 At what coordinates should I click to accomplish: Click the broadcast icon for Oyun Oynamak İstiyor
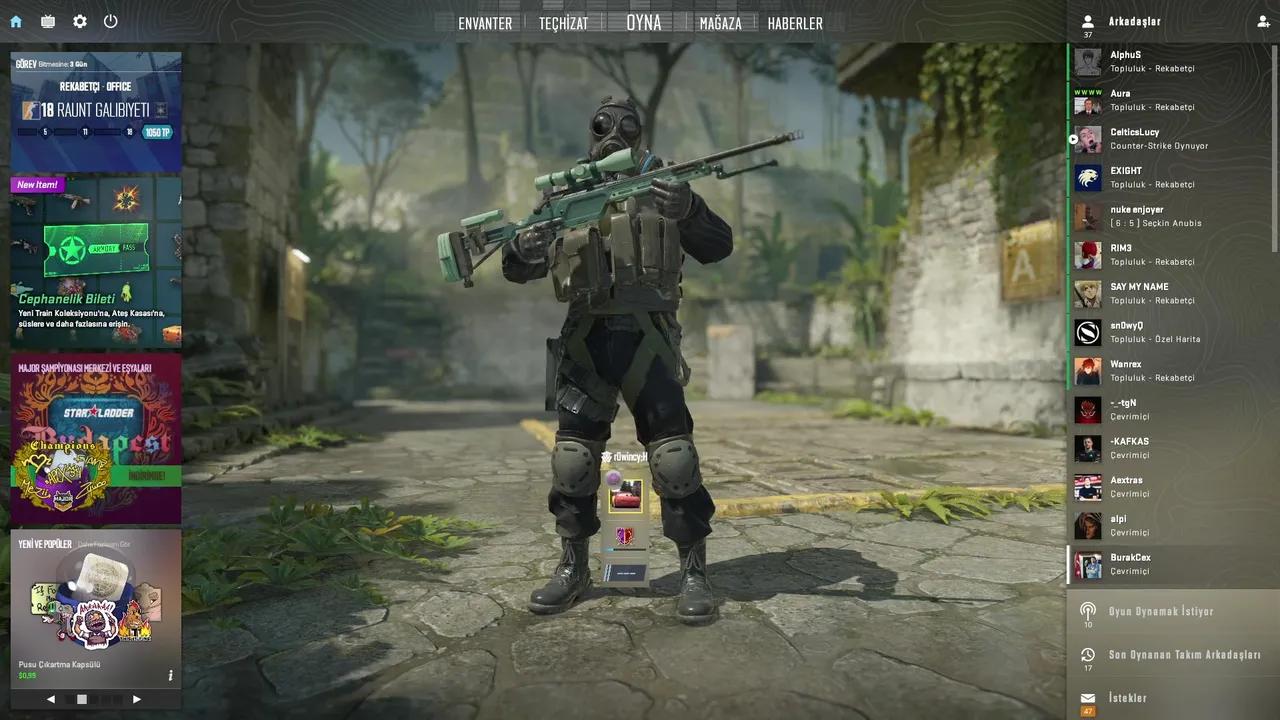coord(1087,611)
